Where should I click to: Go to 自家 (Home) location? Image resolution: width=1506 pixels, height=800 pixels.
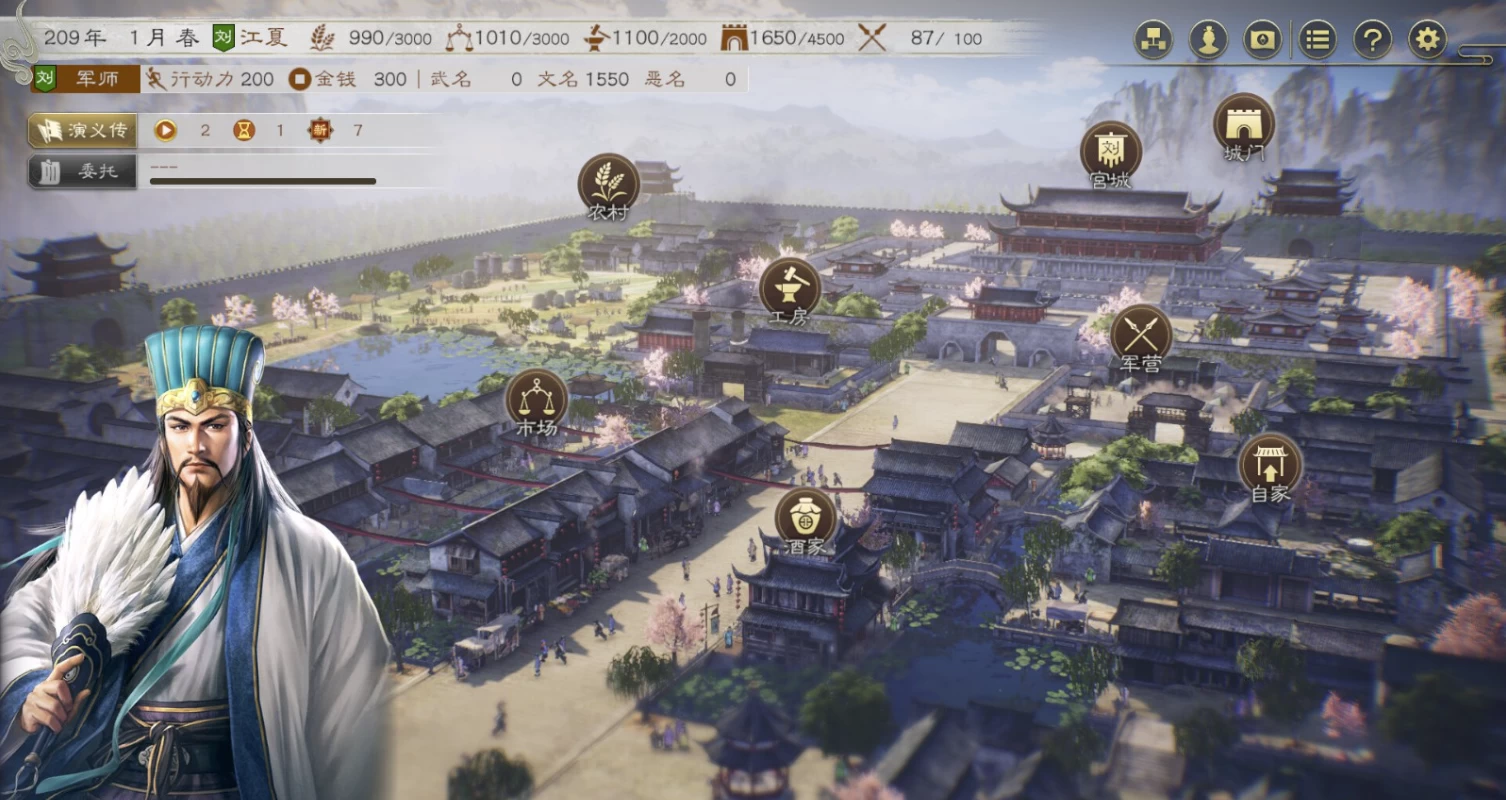point(1270,464)
